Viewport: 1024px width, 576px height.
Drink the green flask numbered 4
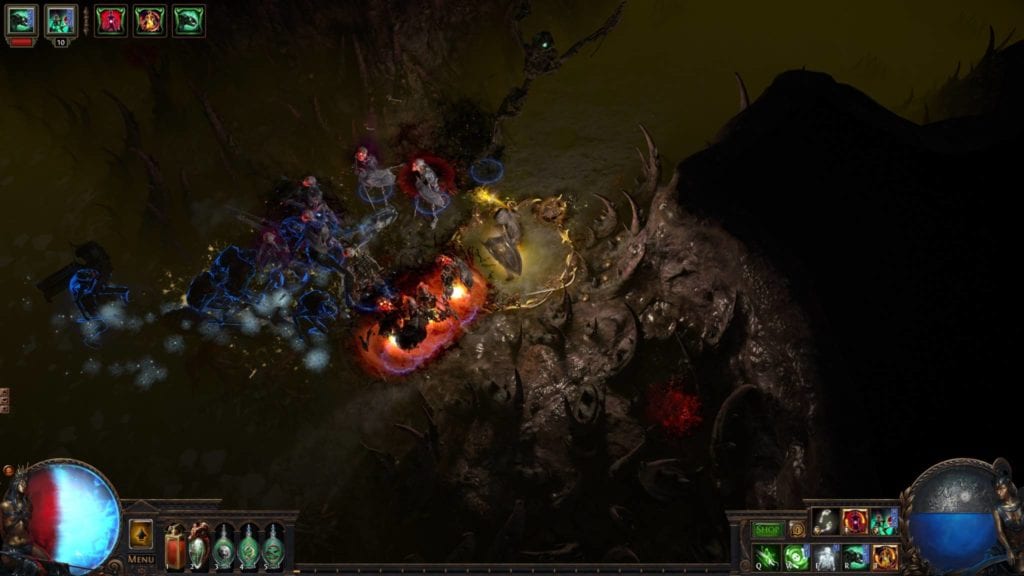point(248,548)
